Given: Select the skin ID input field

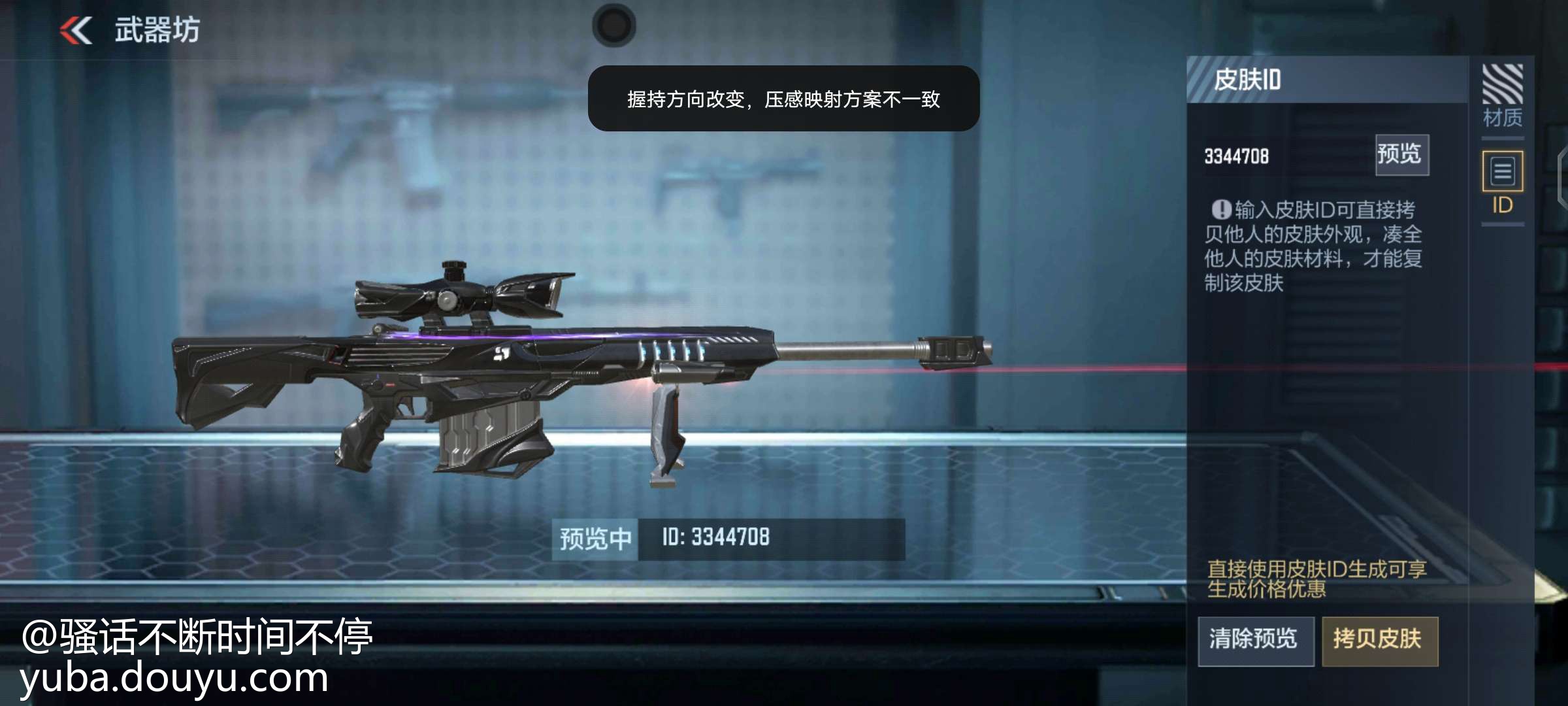Looking at the screenshot, I should click(x=1281, y=156).
